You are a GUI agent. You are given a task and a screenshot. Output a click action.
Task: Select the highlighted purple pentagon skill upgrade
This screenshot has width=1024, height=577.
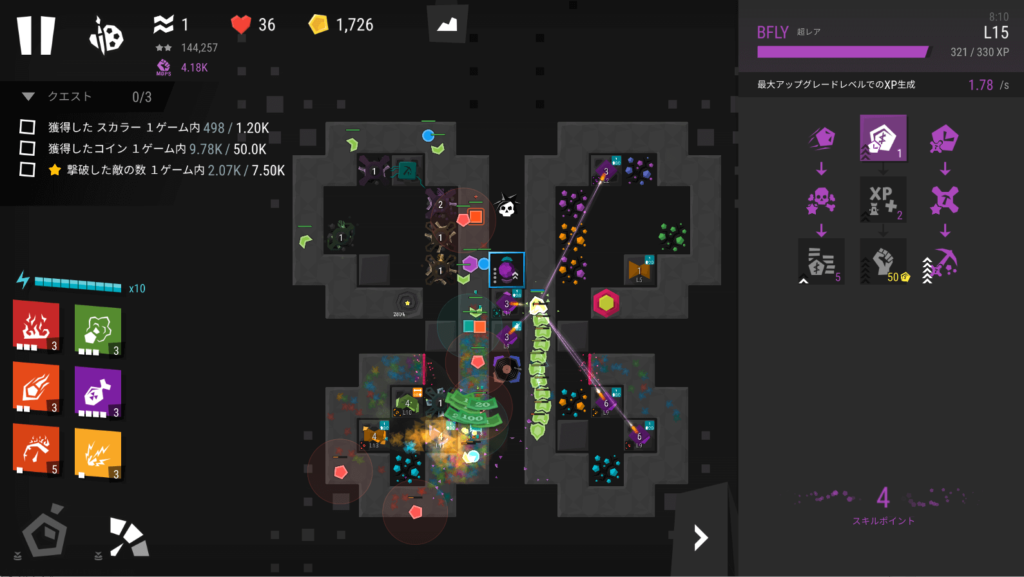[x=883, y=138]
